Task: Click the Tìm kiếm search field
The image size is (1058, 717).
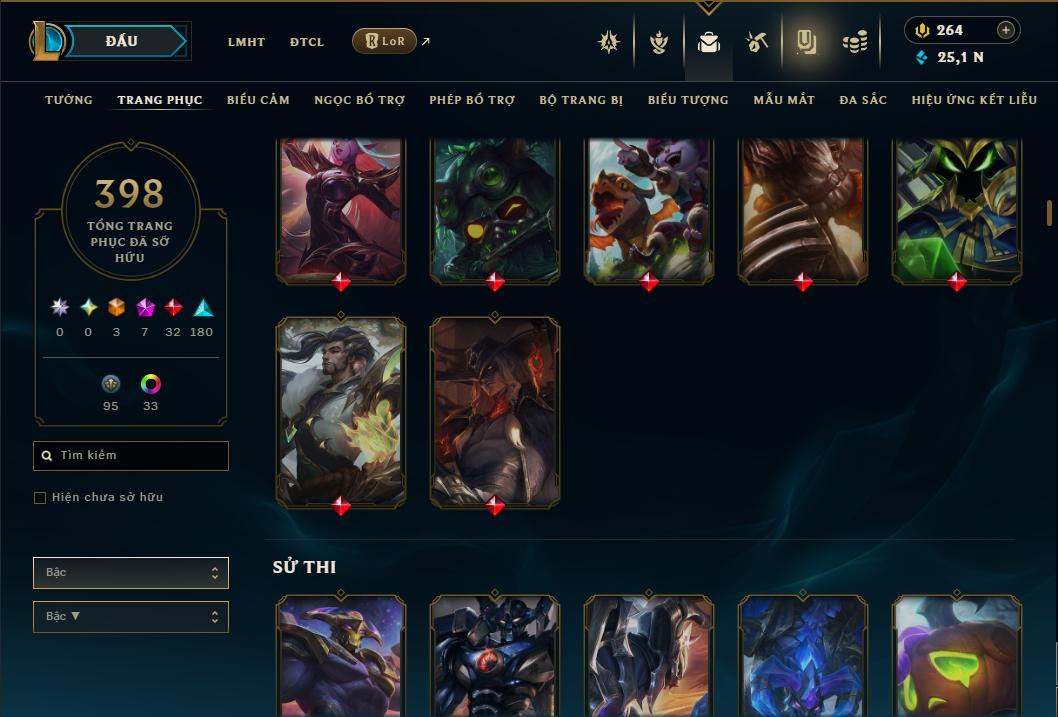Action: tap(131, 456)
